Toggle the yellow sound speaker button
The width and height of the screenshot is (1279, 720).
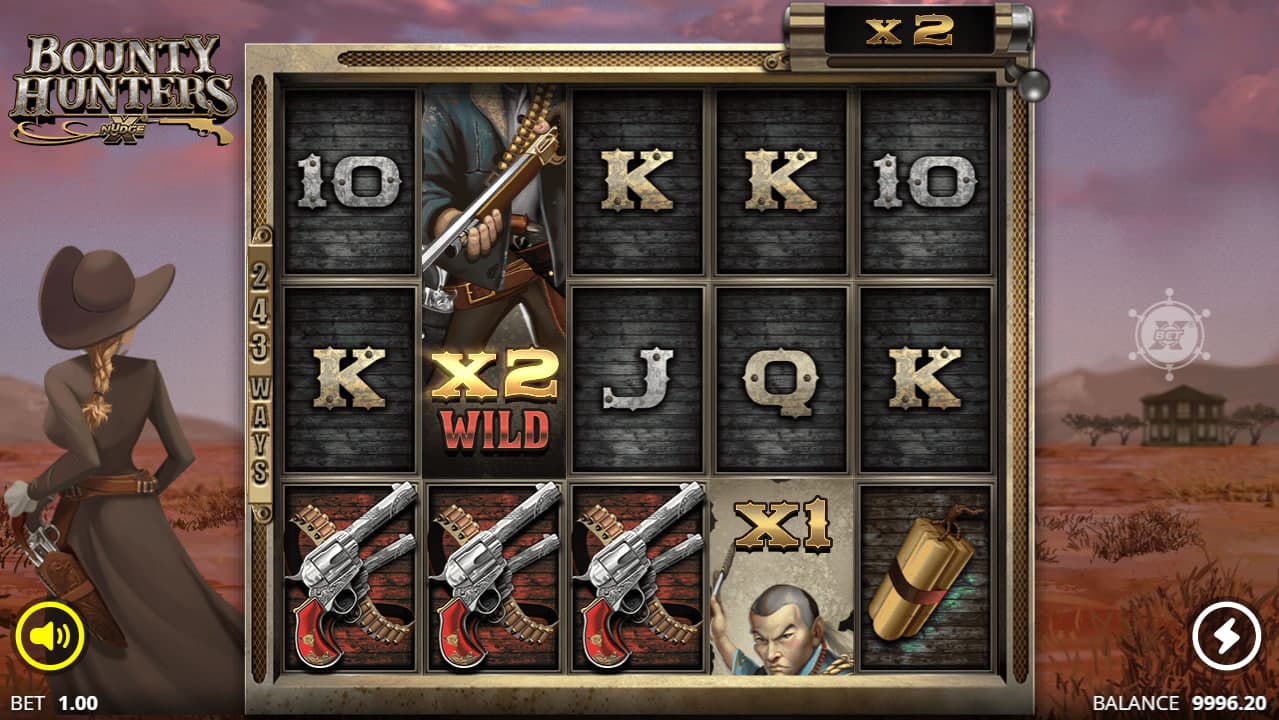tap(49, 636)
